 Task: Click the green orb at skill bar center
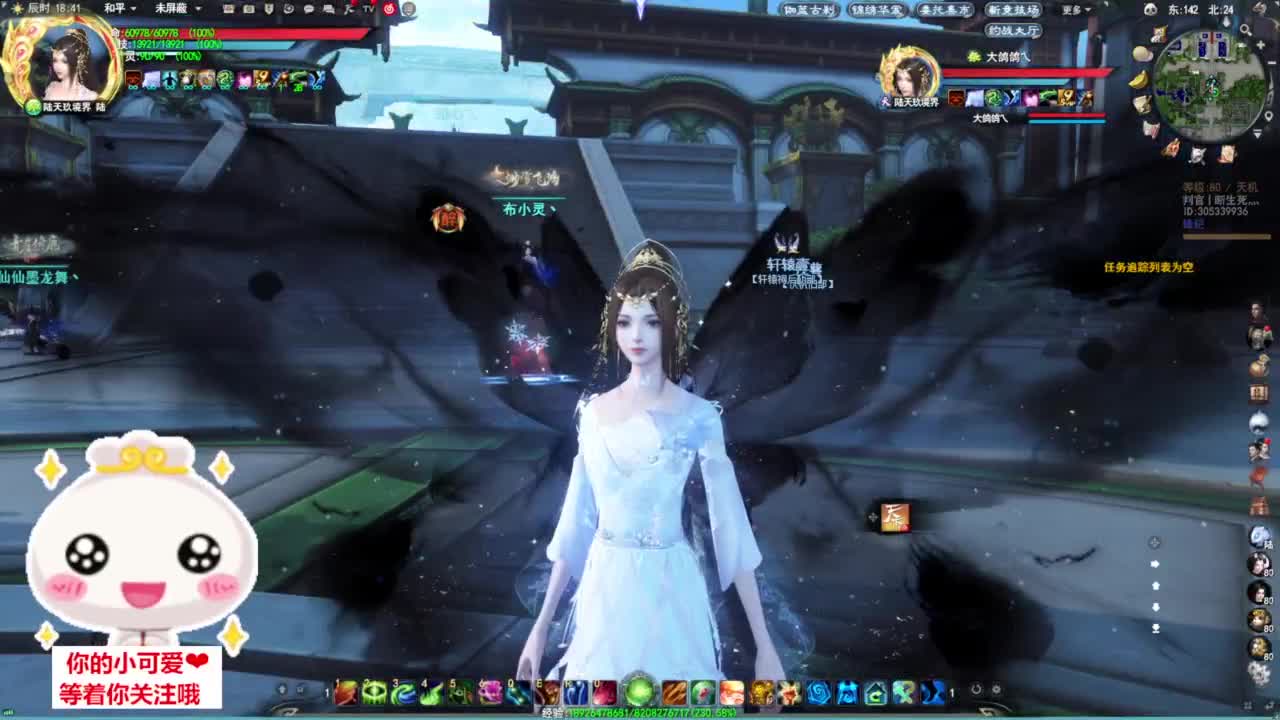[639, 692]
